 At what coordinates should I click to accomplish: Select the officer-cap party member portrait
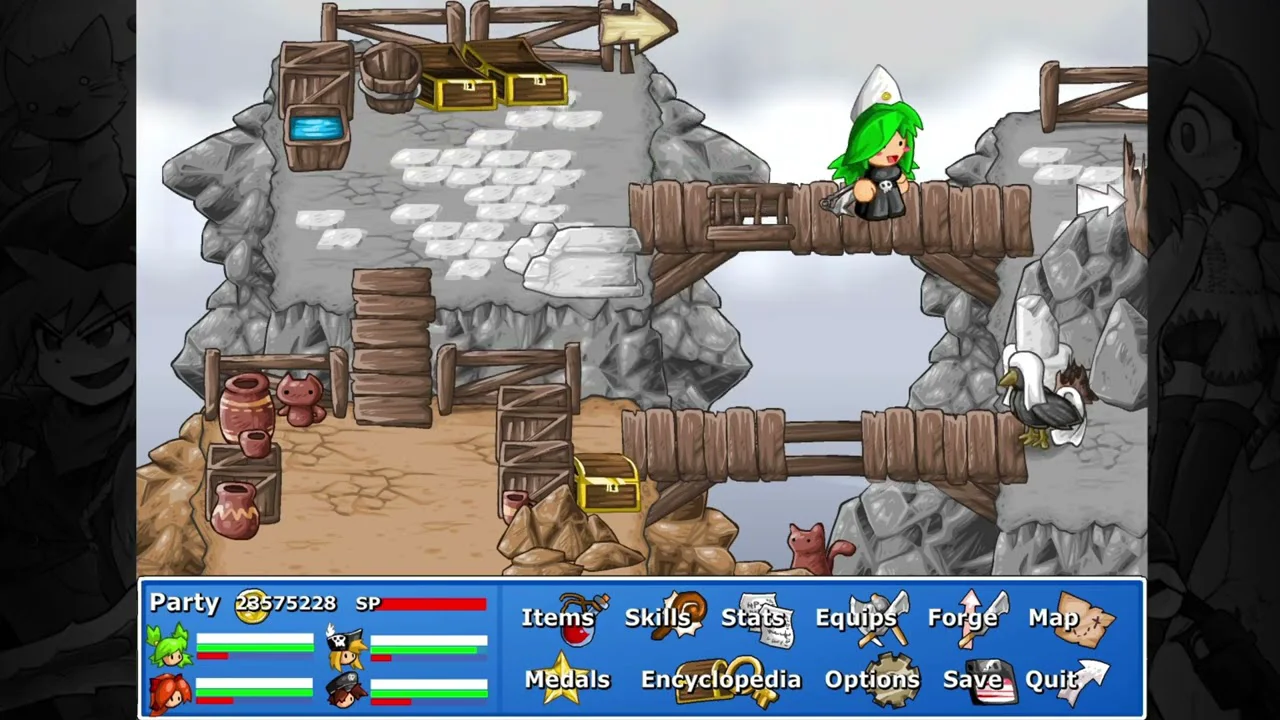tap(345, 690)
